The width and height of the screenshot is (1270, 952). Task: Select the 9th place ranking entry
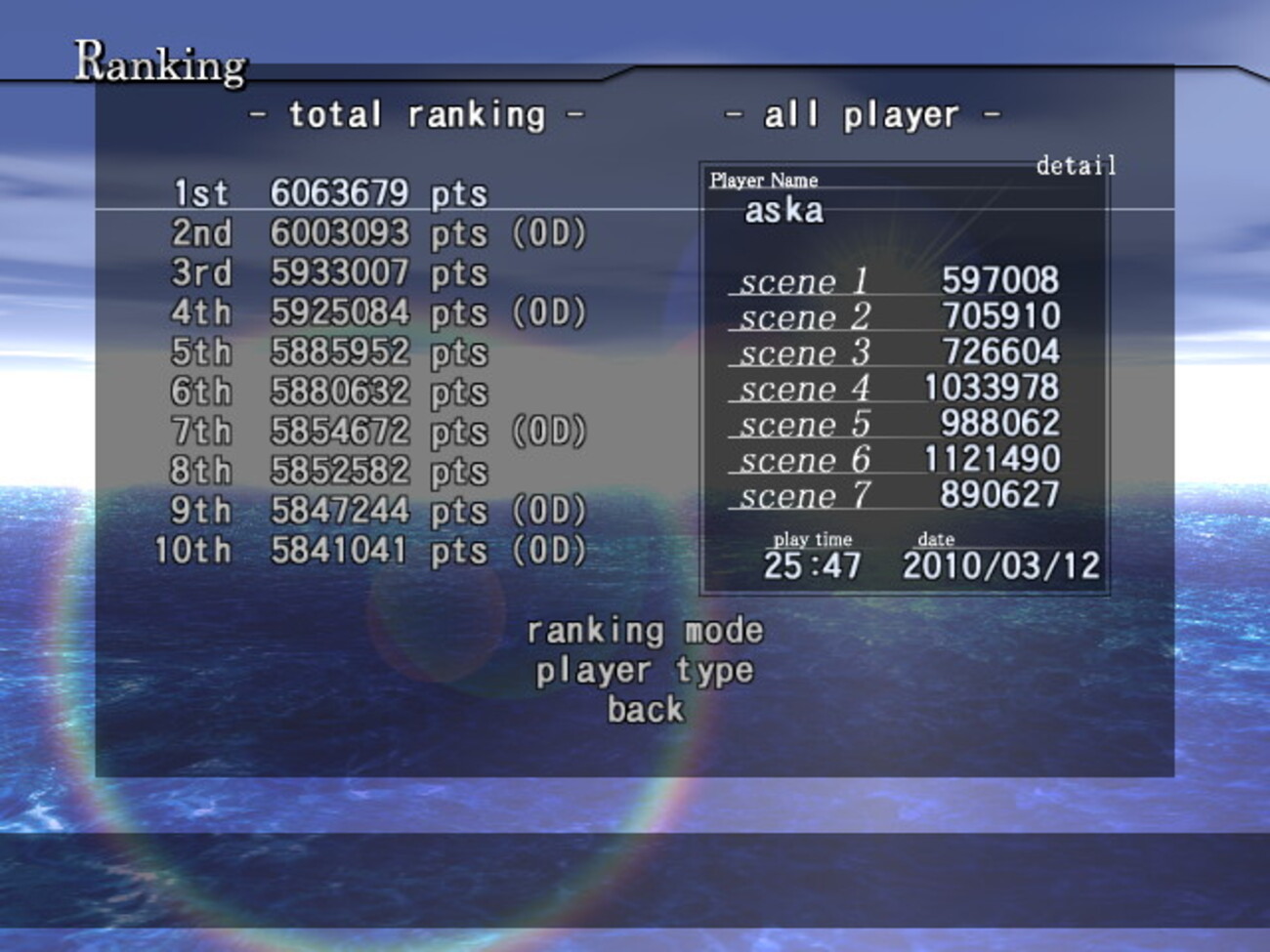coord(378,511)
